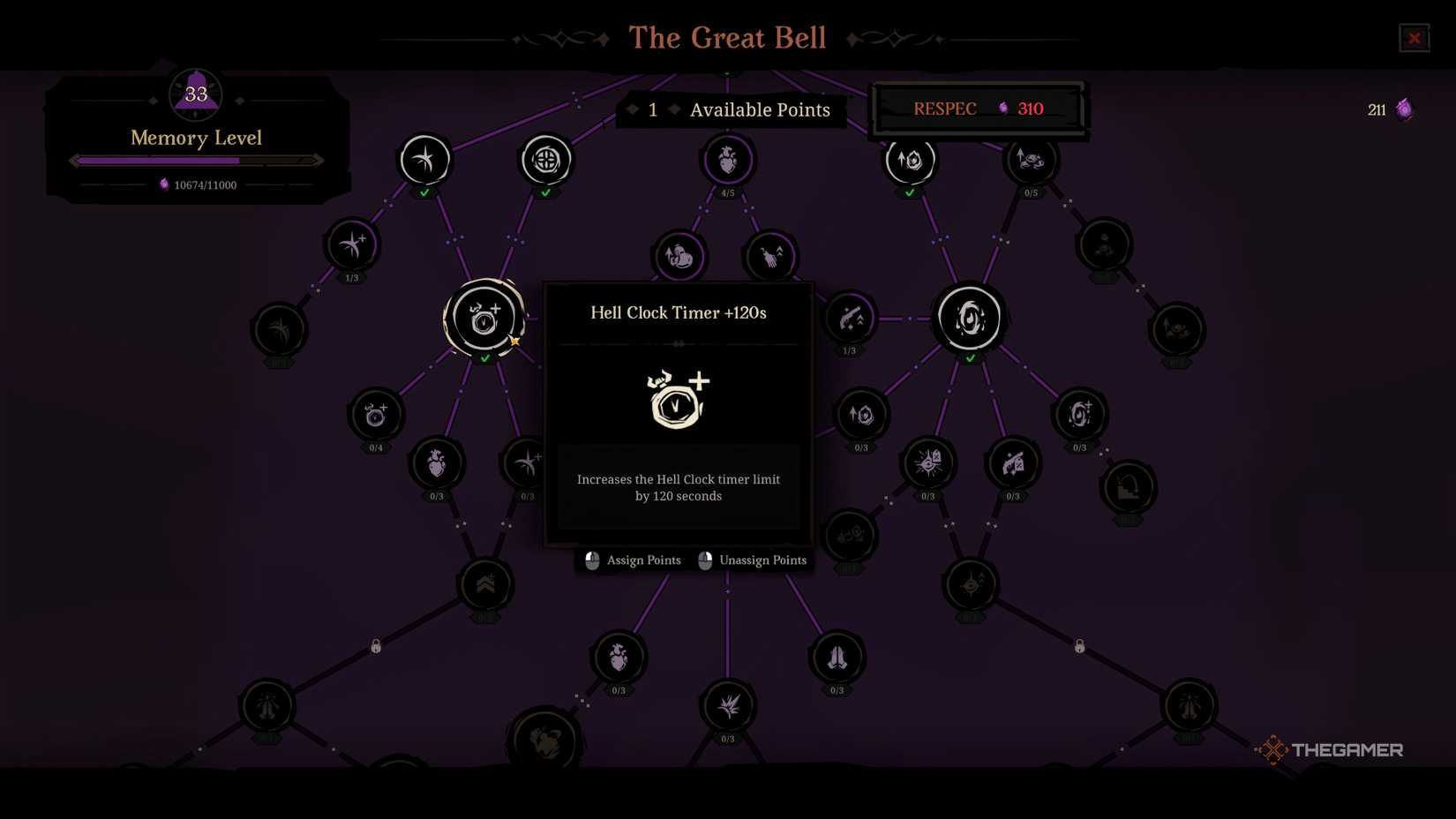Select the hand with arrows skill node
Image resolution: width=1456 pixels, height=819 pixels.
tap(769, 256)
